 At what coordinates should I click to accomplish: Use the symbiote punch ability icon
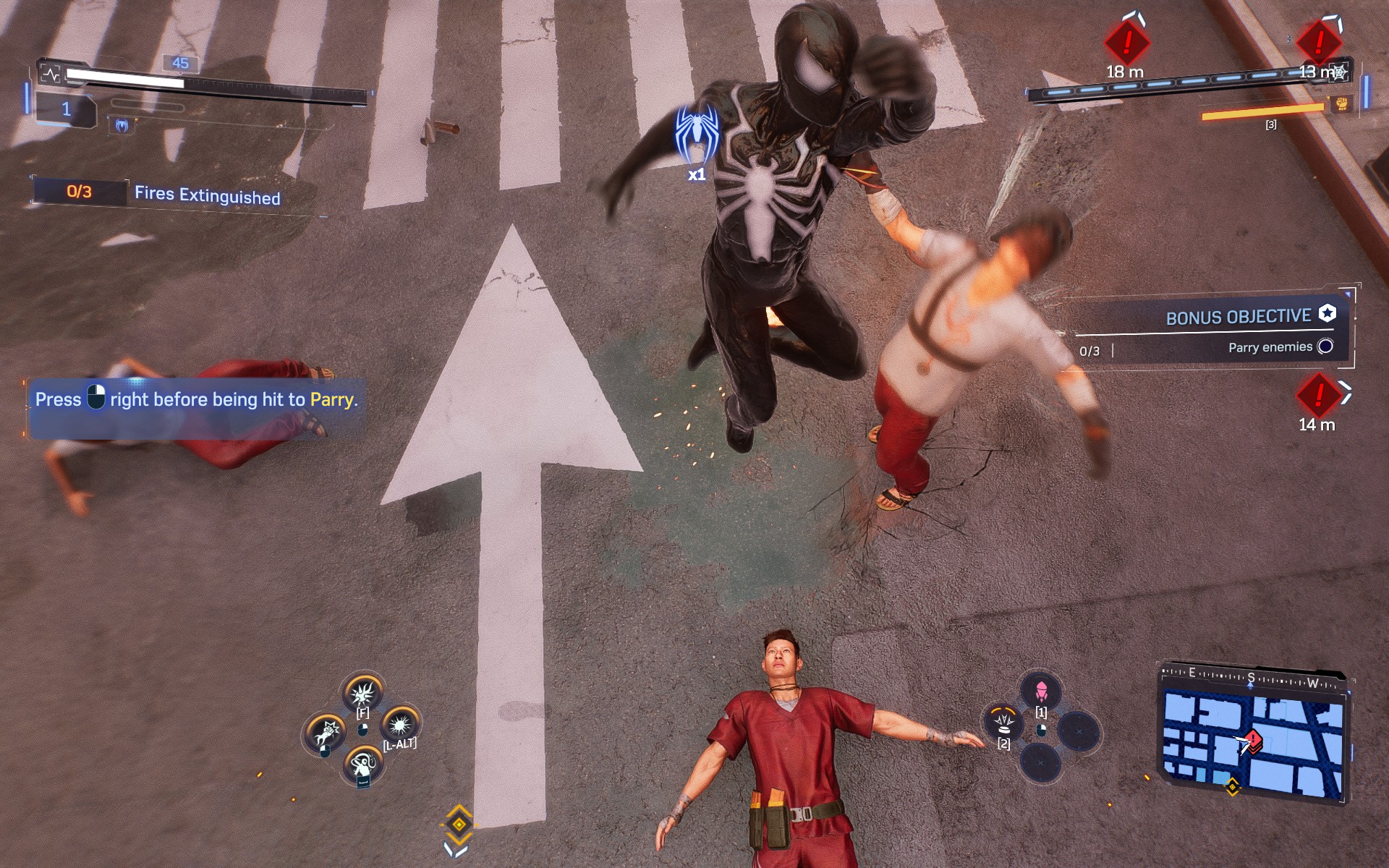(x=325, y=733)
